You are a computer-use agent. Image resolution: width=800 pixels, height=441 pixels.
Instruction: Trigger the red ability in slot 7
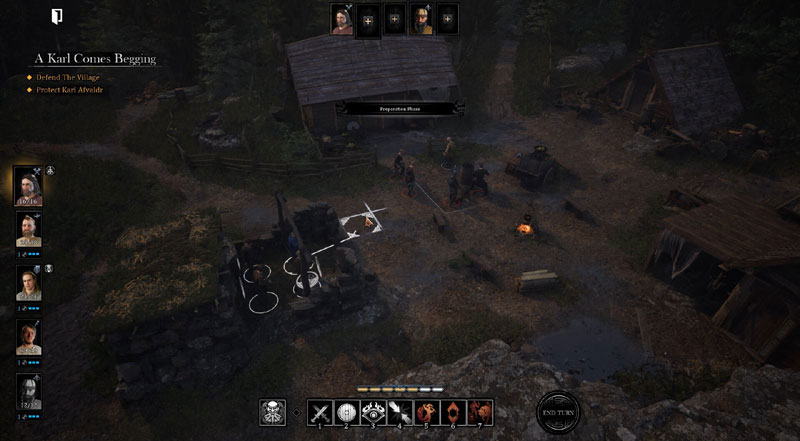pyautogui.click(x=481, y=411)
